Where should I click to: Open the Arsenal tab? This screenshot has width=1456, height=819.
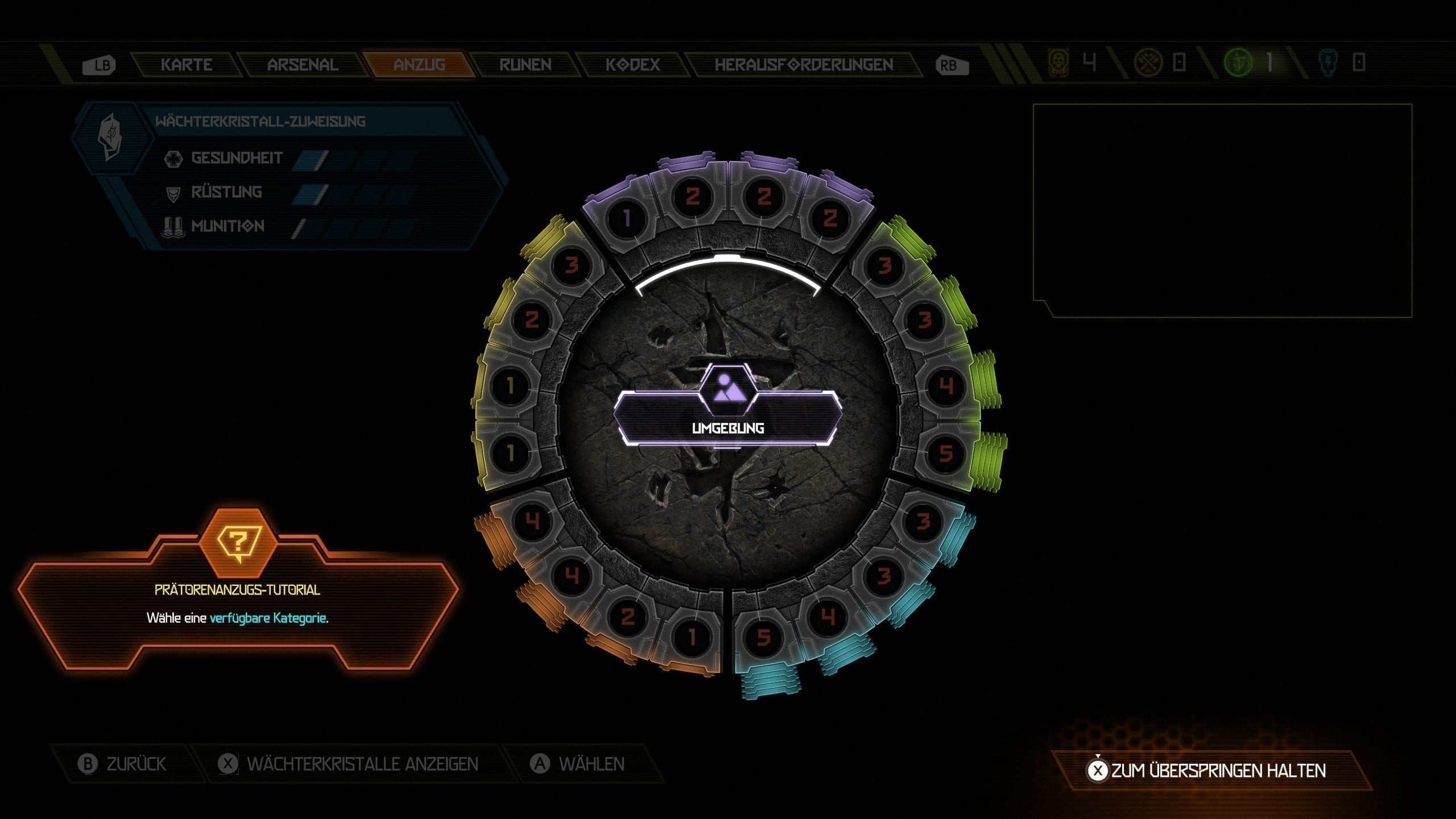(303, 65)
